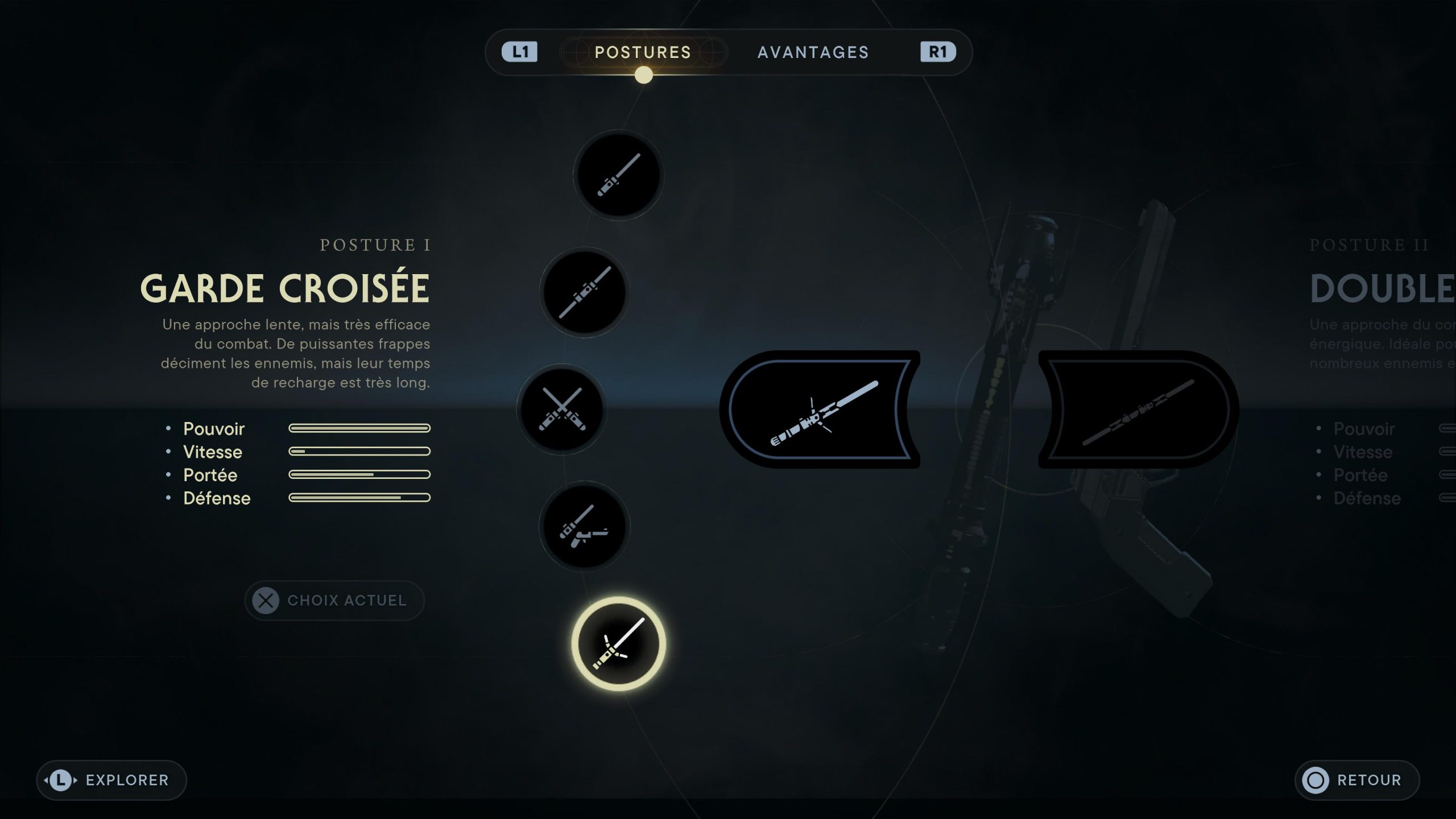
Task: Pick the crossed dual sabers stance
Action: coord(561,409)
